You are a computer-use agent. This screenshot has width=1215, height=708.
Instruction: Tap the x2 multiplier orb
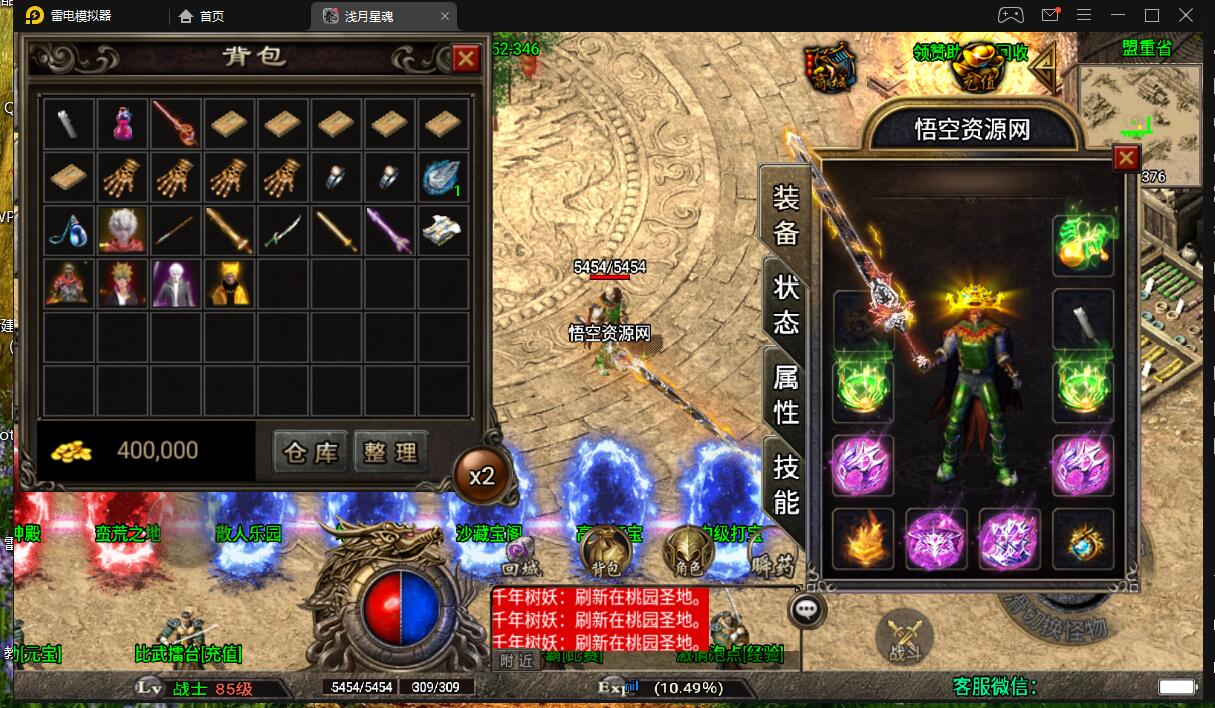(483, 475)
